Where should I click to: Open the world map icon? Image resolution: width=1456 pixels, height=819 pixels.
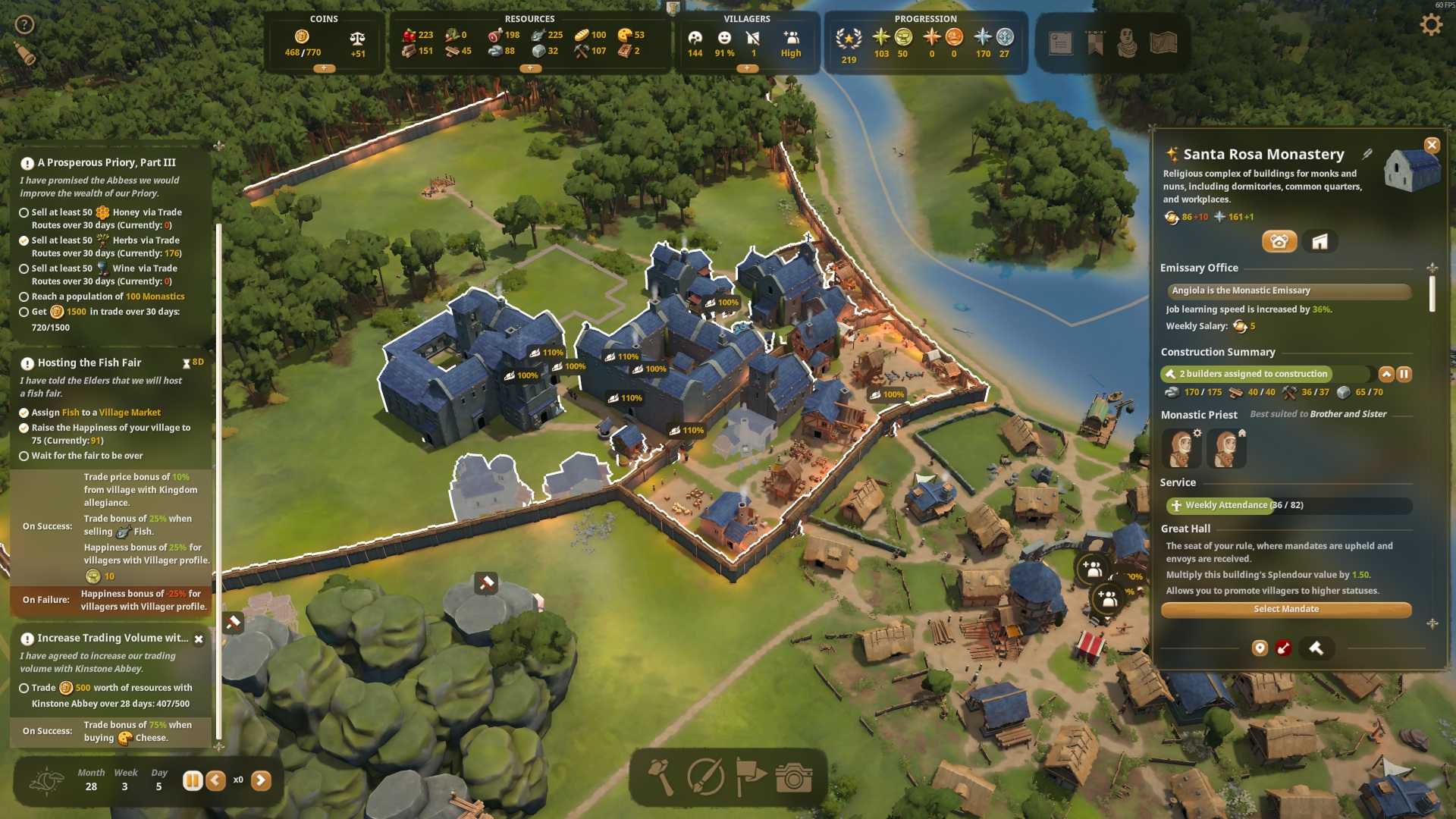pos(1163,43)
